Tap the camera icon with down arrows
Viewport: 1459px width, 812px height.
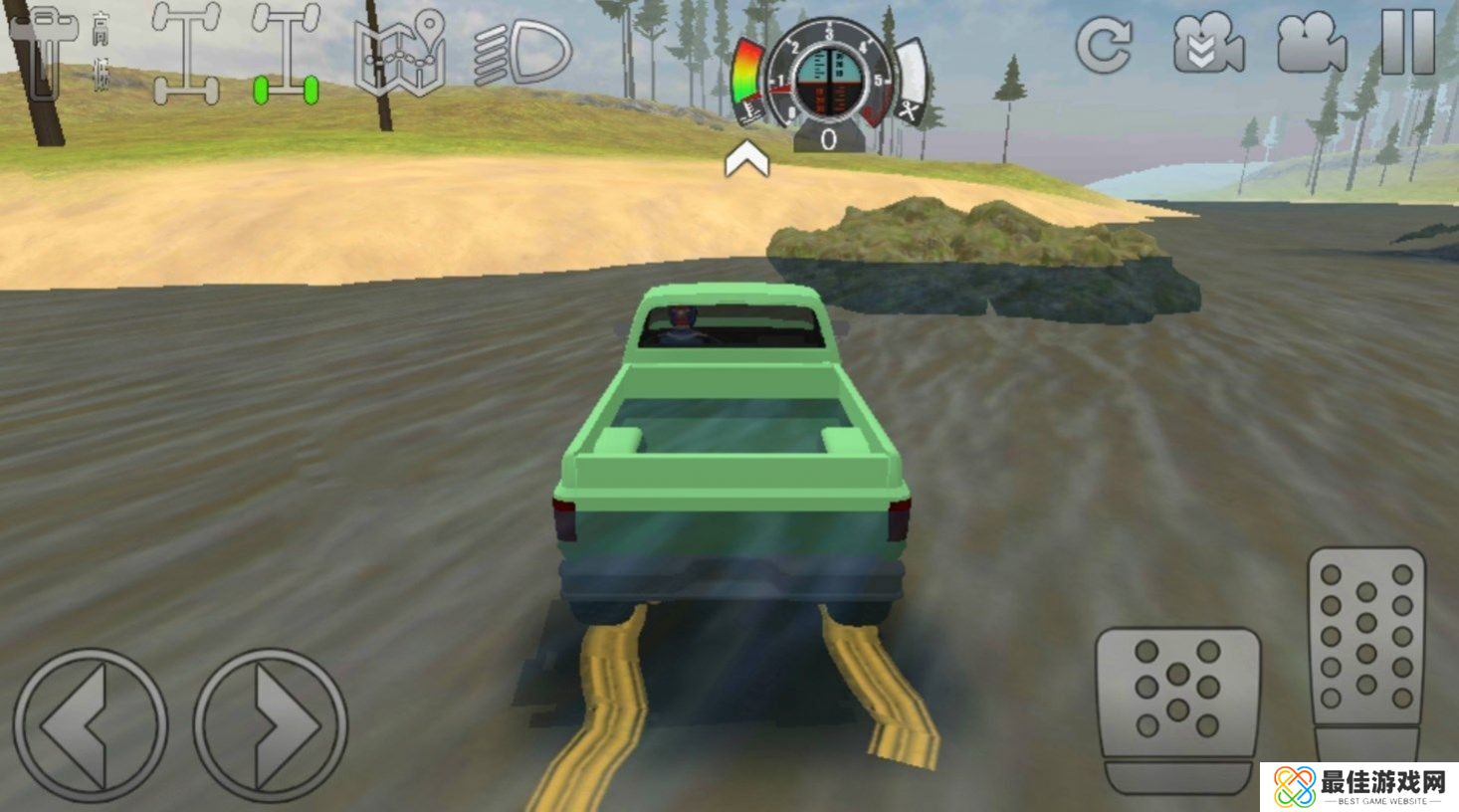coord(1208,44)
